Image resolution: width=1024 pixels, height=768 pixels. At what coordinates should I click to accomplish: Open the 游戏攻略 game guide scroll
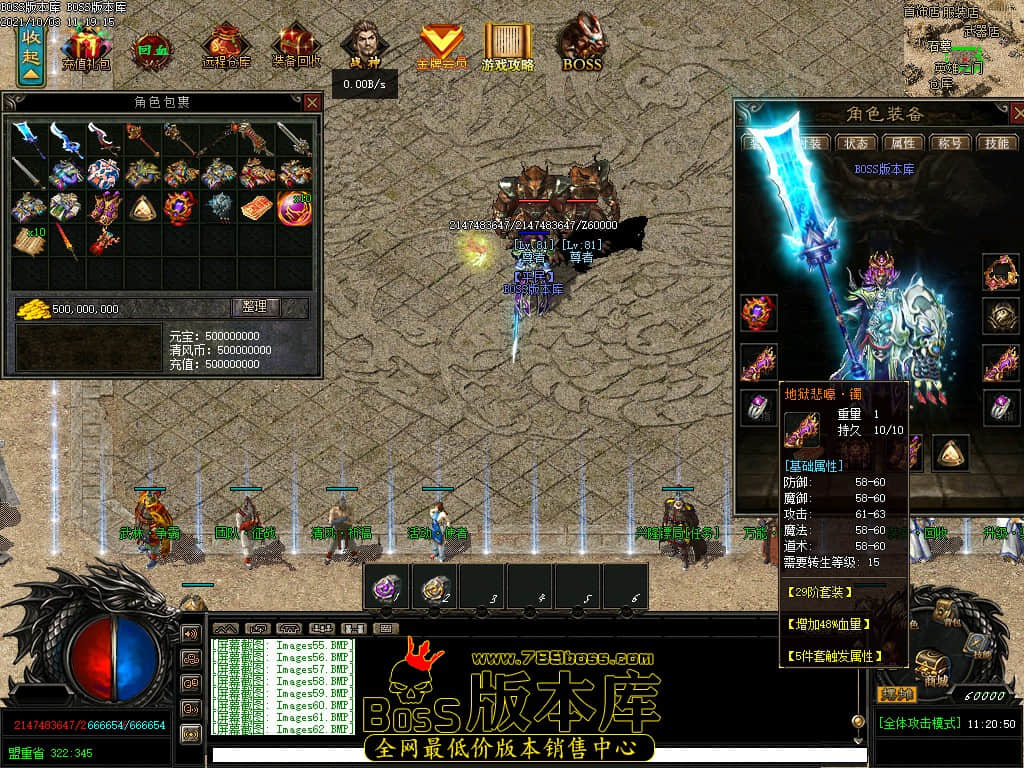[x=508, y=46]
